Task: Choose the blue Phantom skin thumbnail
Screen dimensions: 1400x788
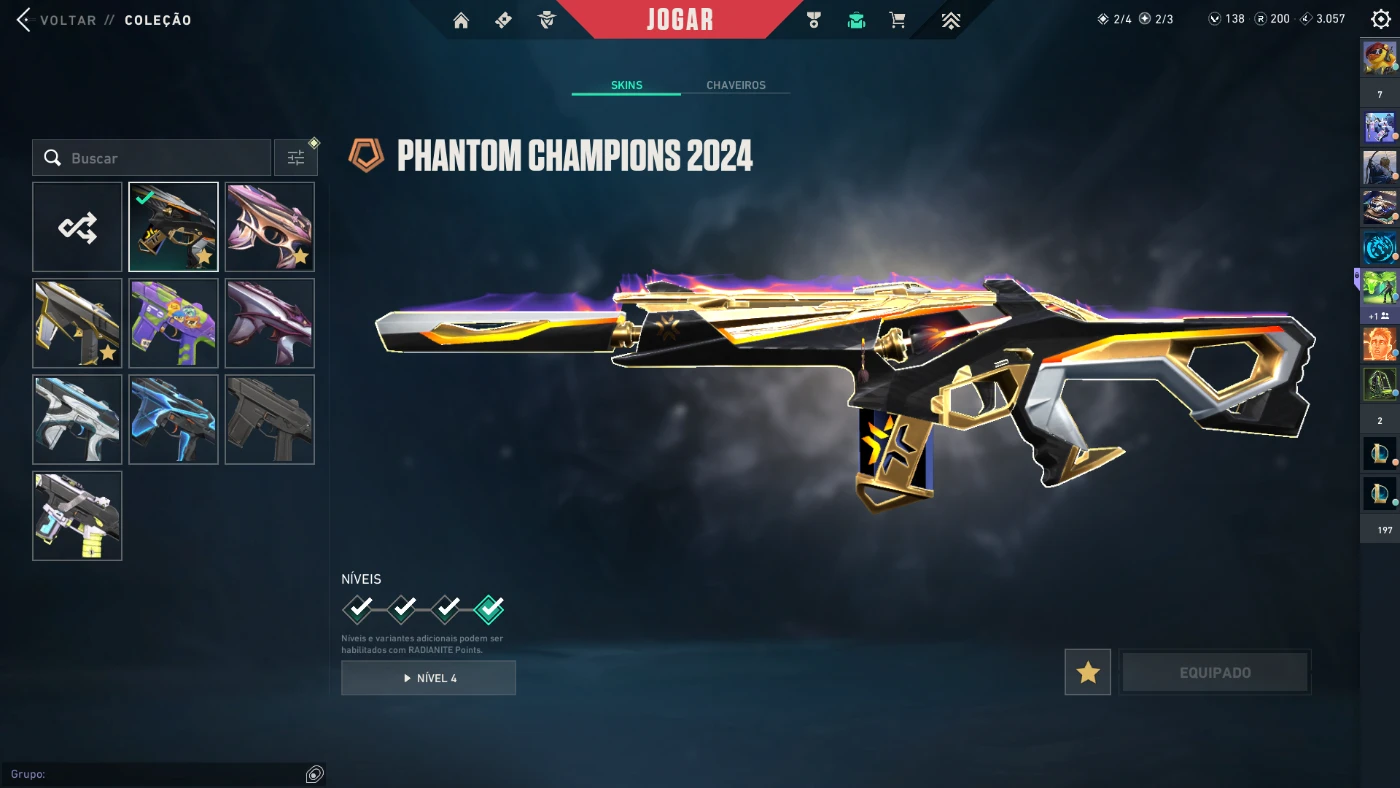Action: coord(173,420)
